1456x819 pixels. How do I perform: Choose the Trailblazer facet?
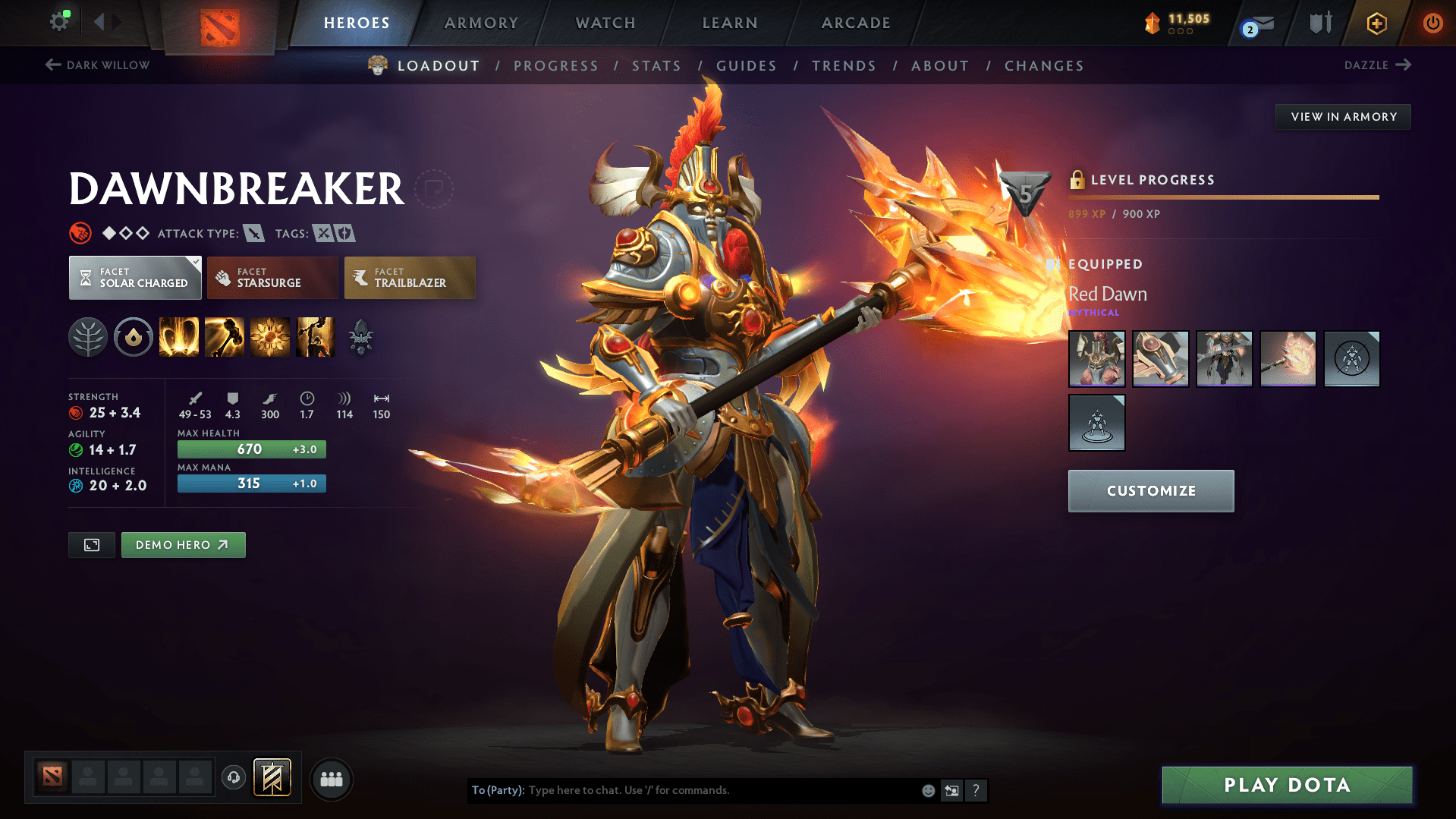coord(410,278)
